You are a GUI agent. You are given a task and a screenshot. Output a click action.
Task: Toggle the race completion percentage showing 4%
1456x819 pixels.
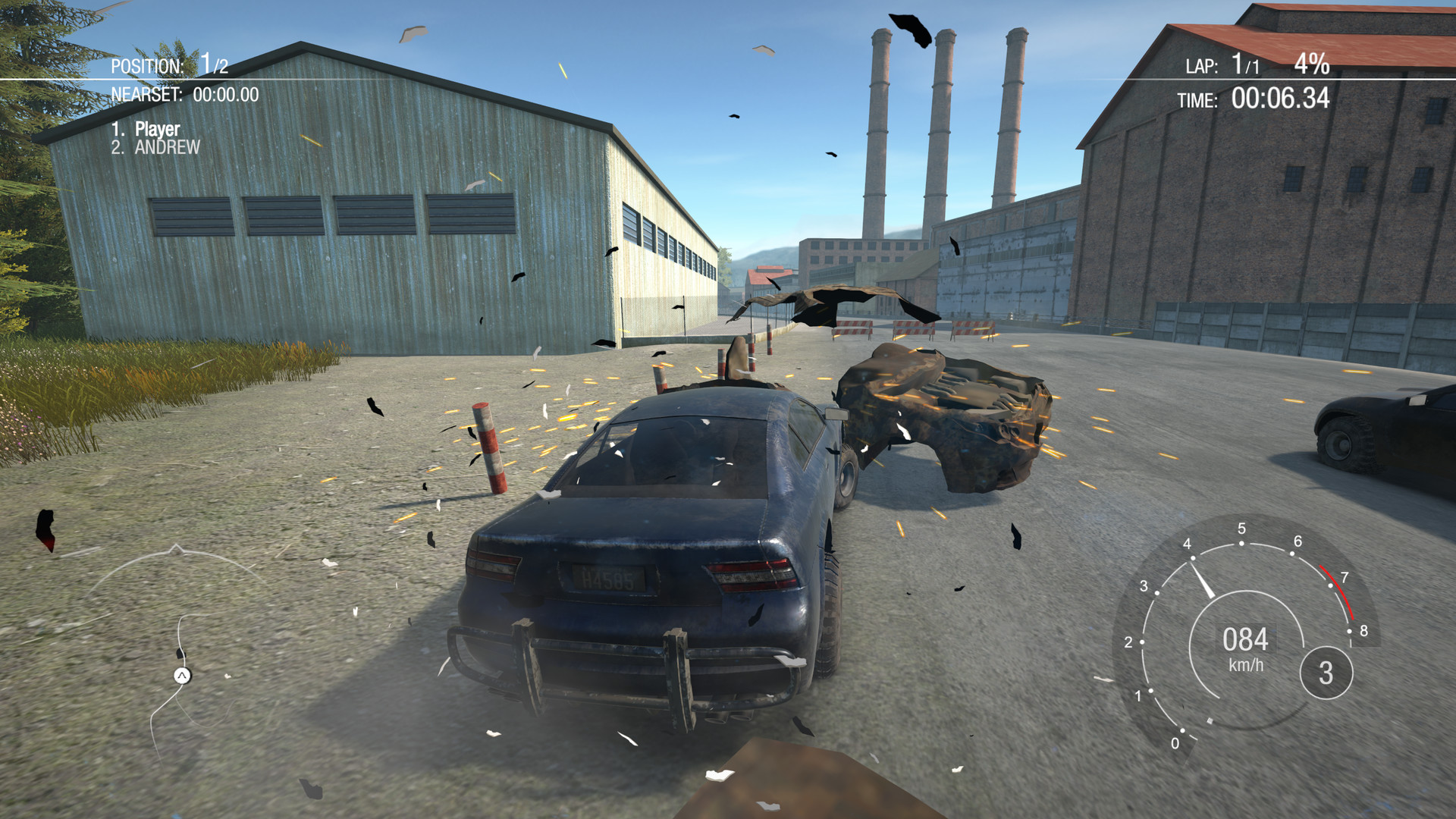coord(1310,66)
